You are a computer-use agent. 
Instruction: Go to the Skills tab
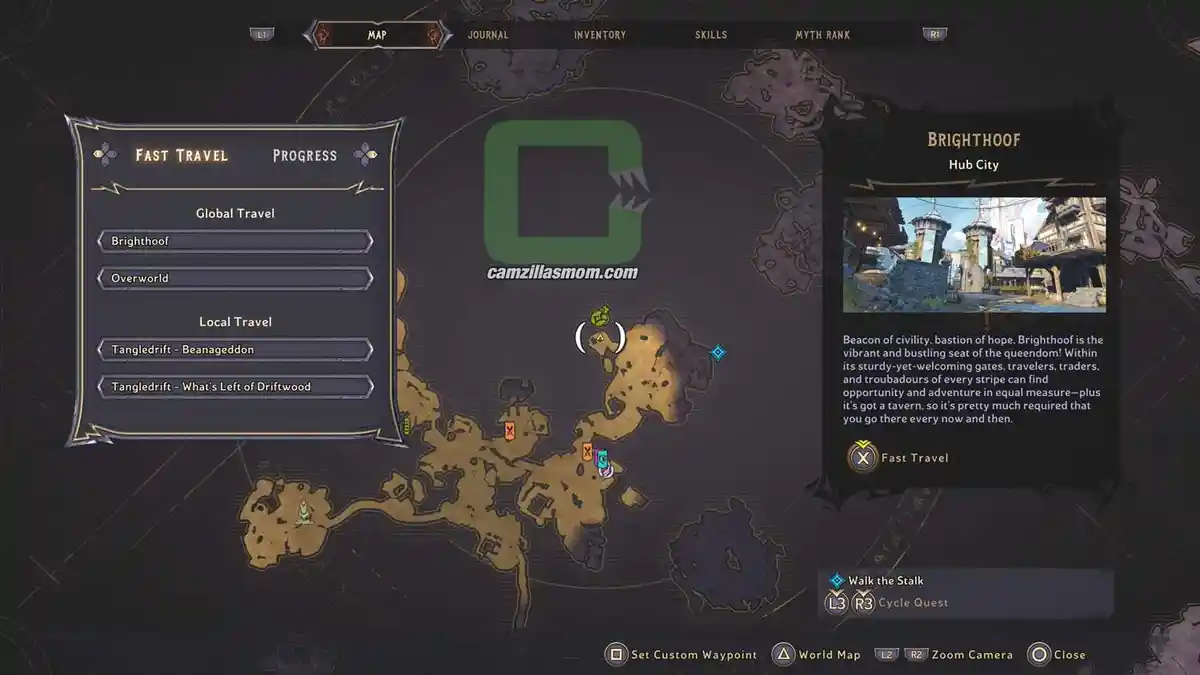click(x=711, y=35)
